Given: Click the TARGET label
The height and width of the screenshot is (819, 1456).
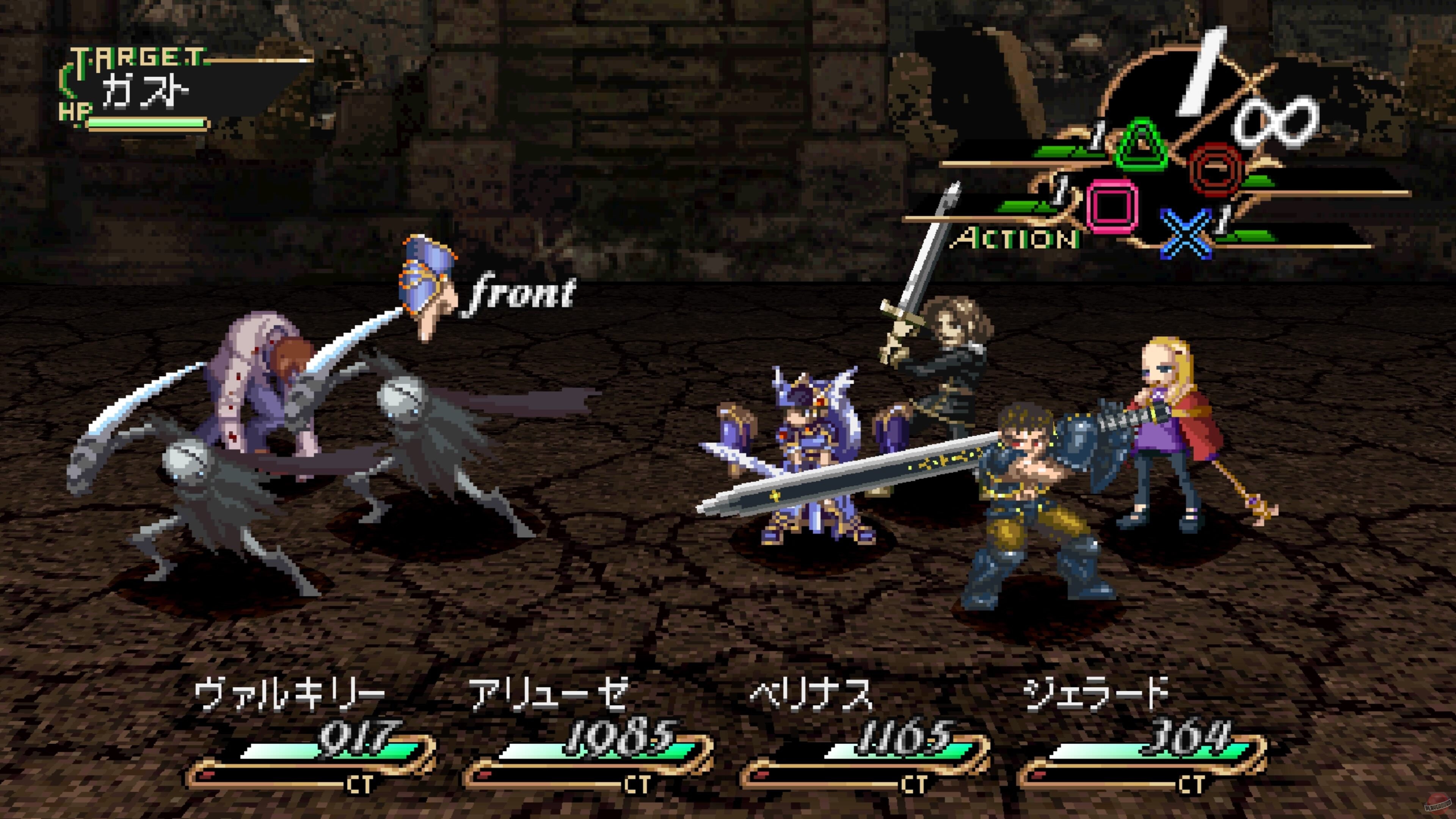Looking at the screenshot, I should pyautogui.click(x=138, y=56).
